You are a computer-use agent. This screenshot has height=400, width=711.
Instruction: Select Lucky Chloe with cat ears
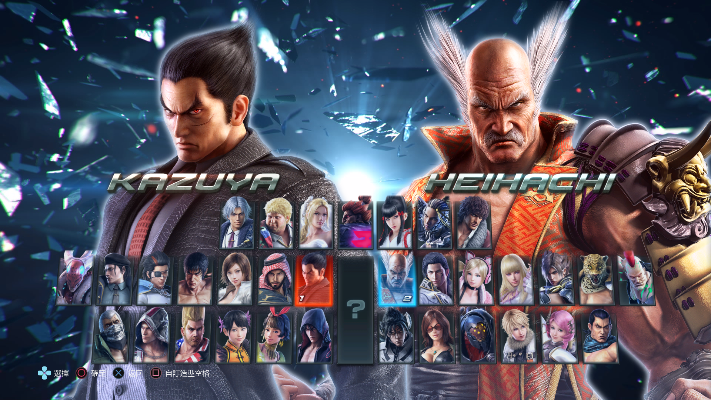[x=475, y=278]
